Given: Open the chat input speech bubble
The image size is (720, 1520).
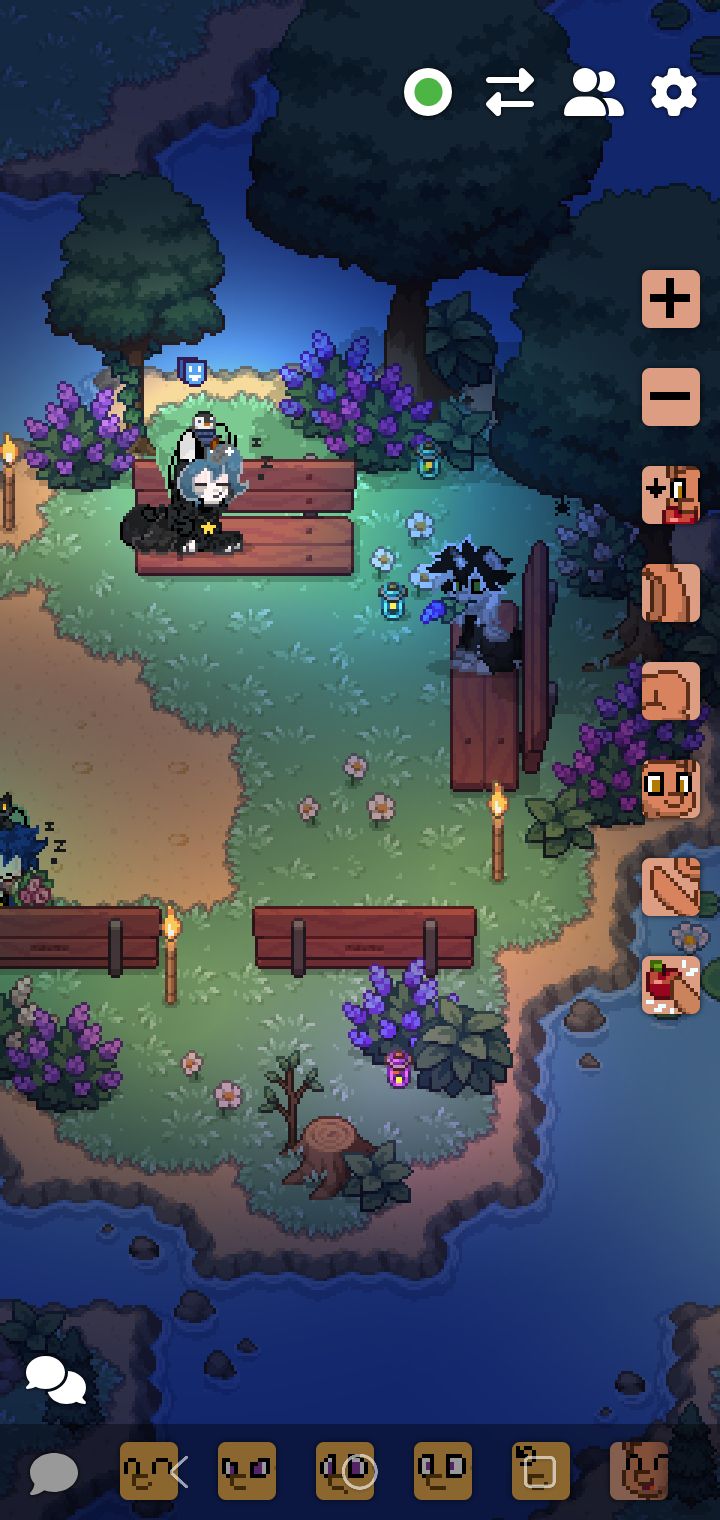Looking at the screenshot, I should pos(53,1472).
